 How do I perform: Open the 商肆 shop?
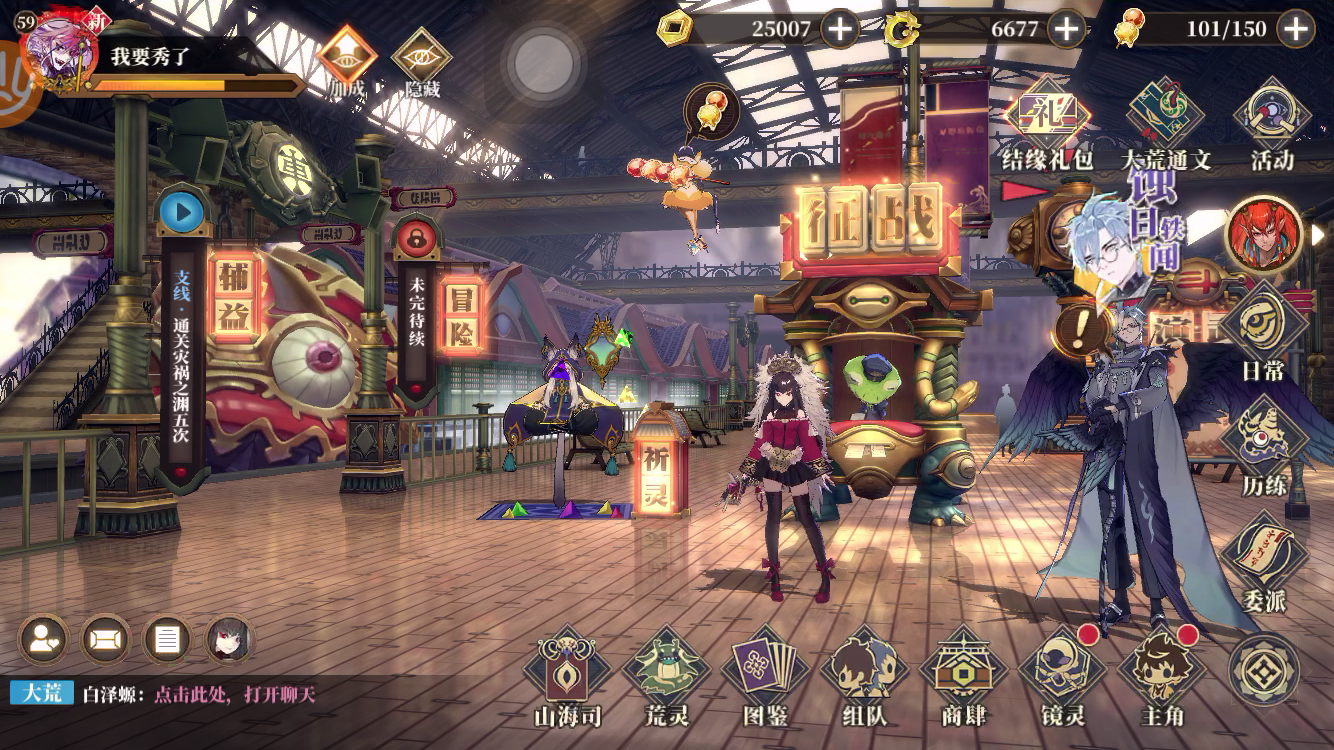pos(964,670)
